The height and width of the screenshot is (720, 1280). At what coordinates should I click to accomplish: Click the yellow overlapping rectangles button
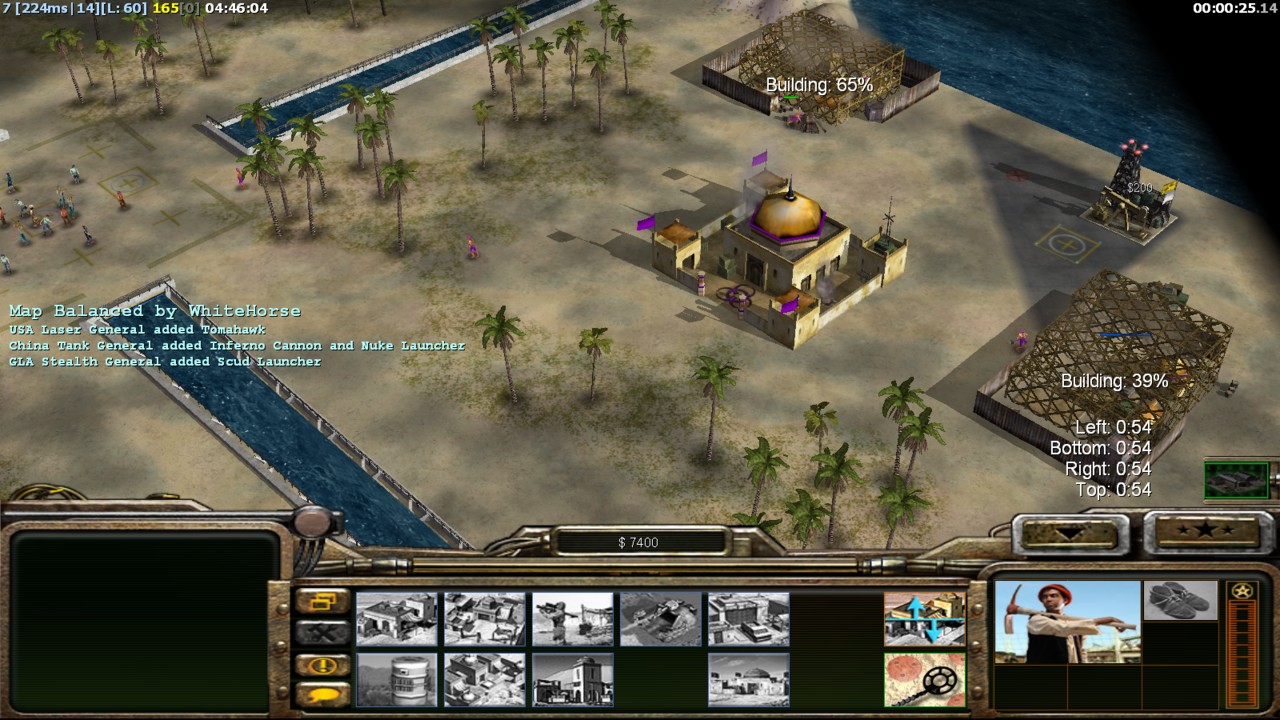click(322, 602)
